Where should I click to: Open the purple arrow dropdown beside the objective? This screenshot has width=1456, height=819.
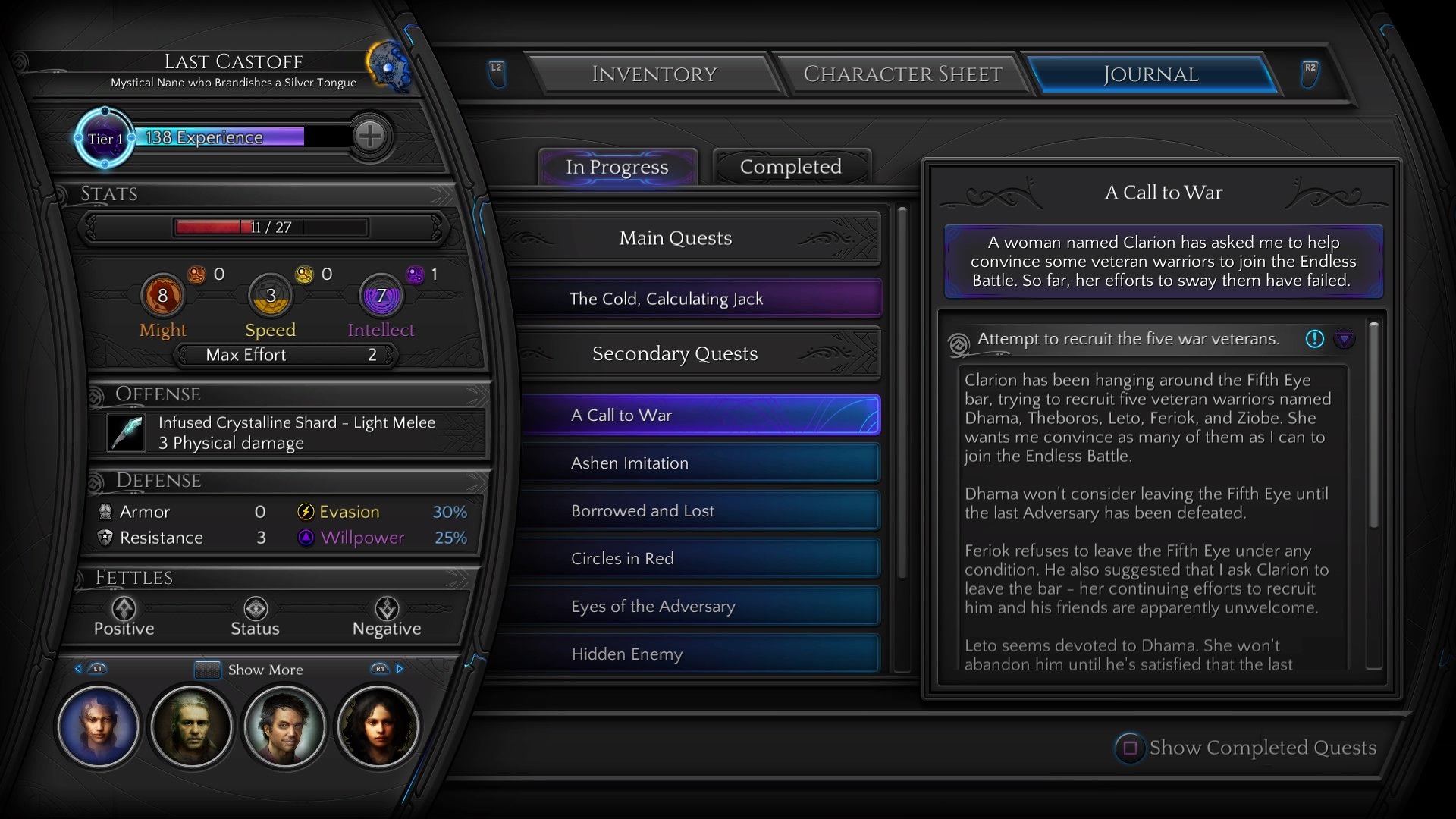1346,340
